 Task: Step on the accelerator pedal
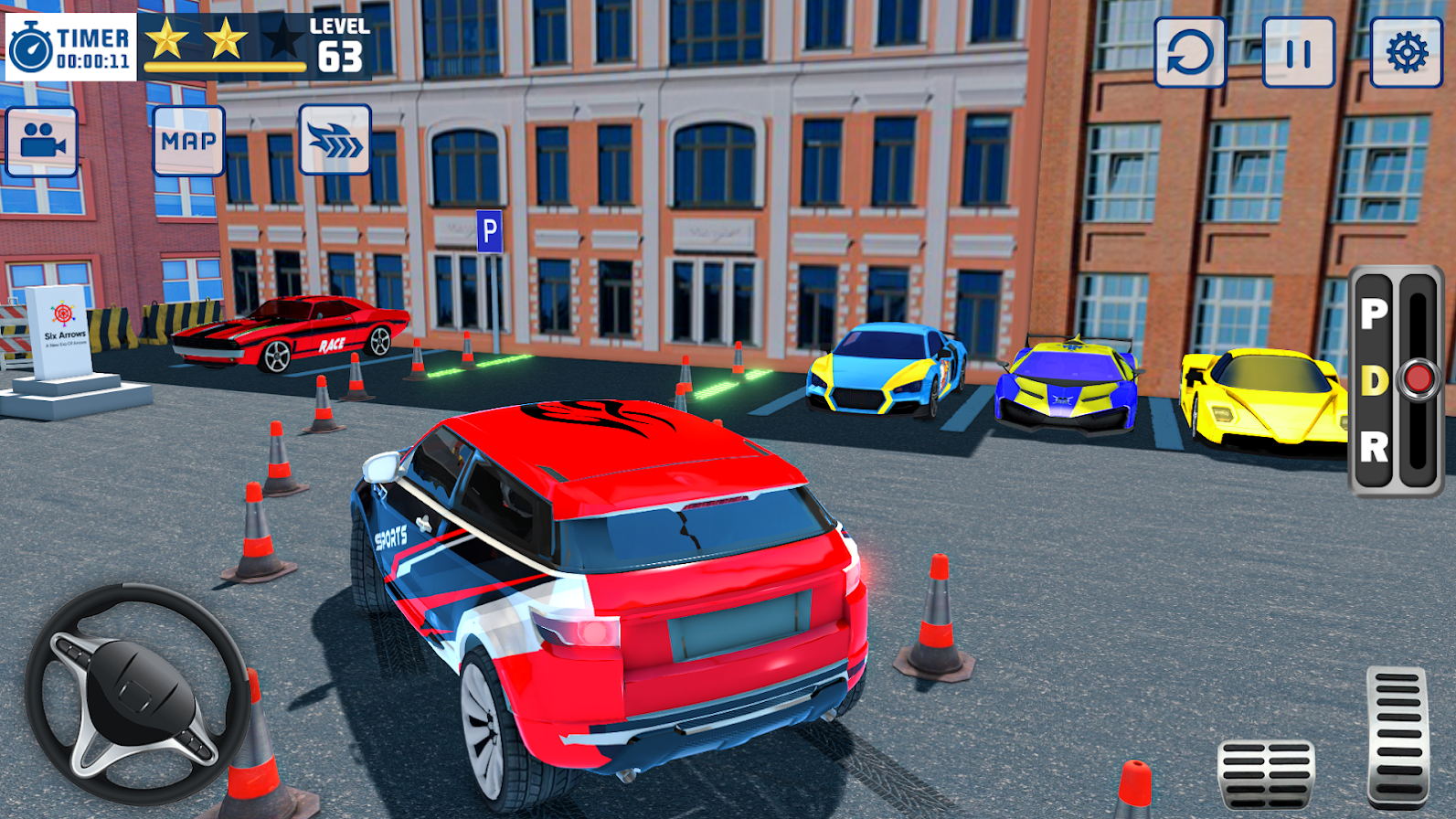click(x=1397, y=736)
